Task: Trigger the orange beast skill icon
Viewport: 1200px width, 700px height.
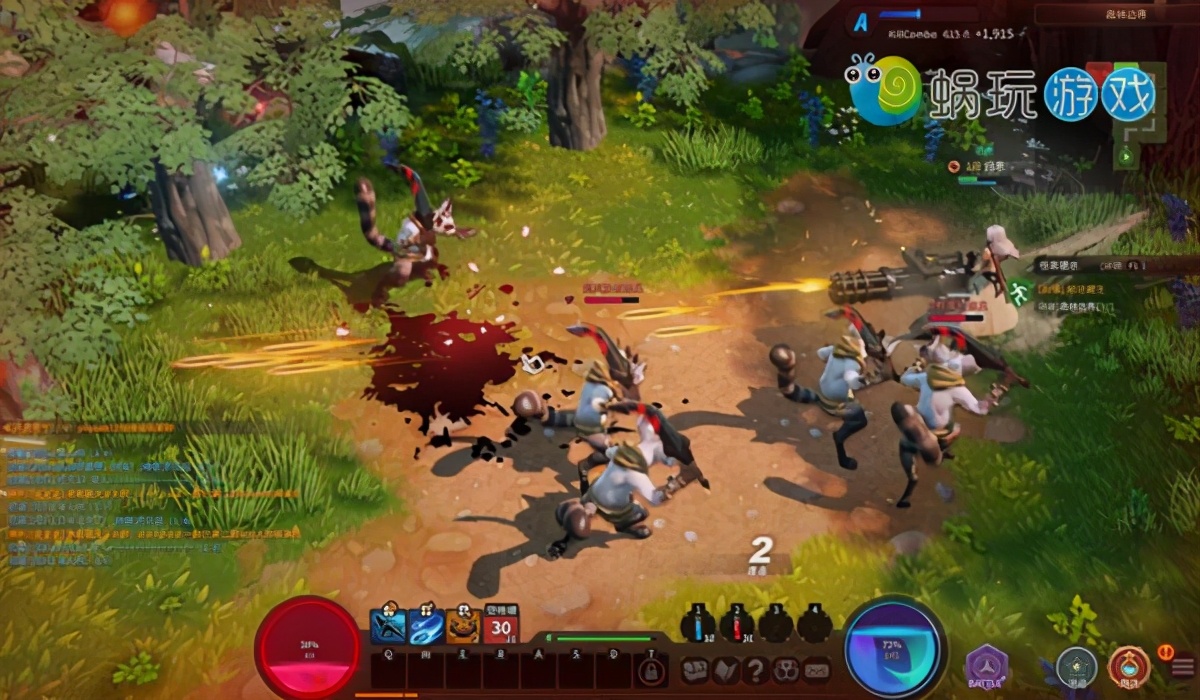Action: coord(463,625)
